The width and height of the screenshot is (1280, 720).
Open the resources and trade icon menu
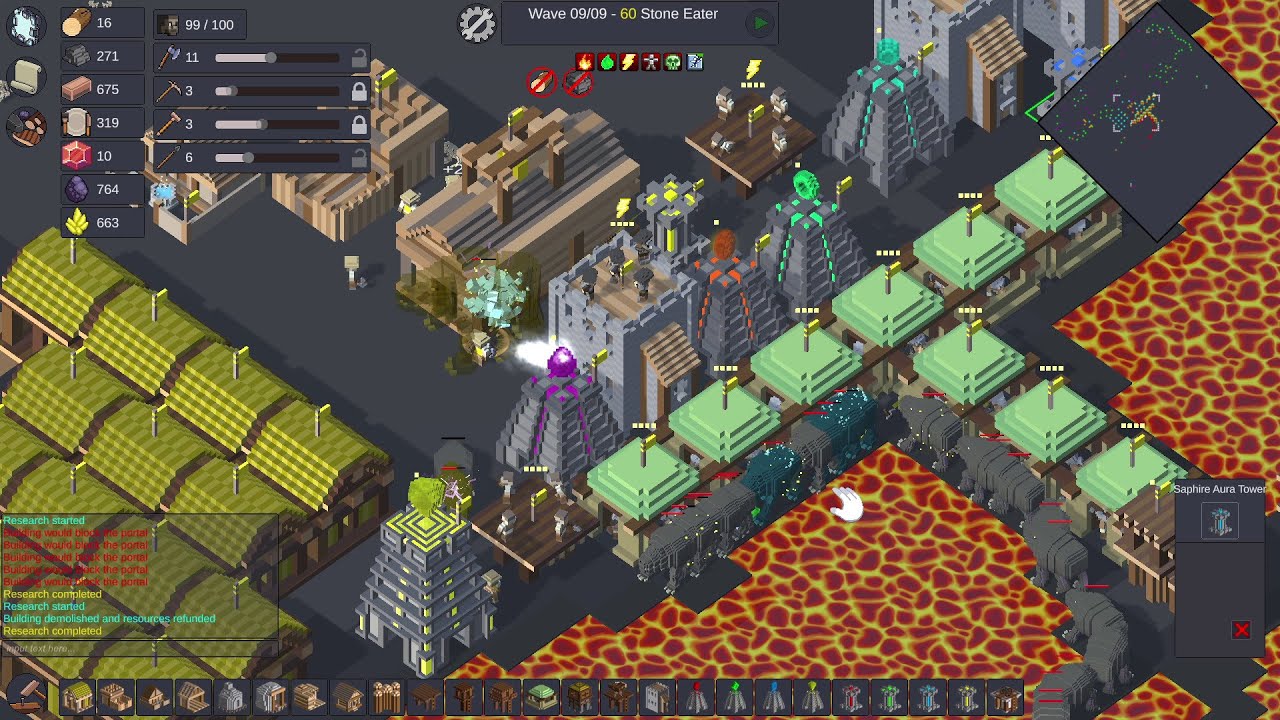(x=26, y=127)
